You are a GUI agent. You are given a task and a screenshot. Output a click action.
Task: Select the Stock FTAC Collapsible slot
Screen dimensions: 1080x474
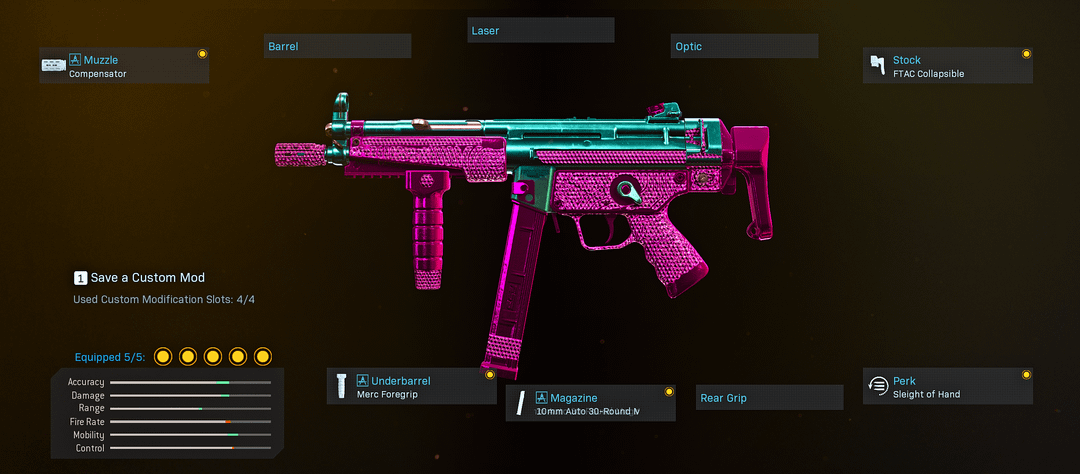947,66
